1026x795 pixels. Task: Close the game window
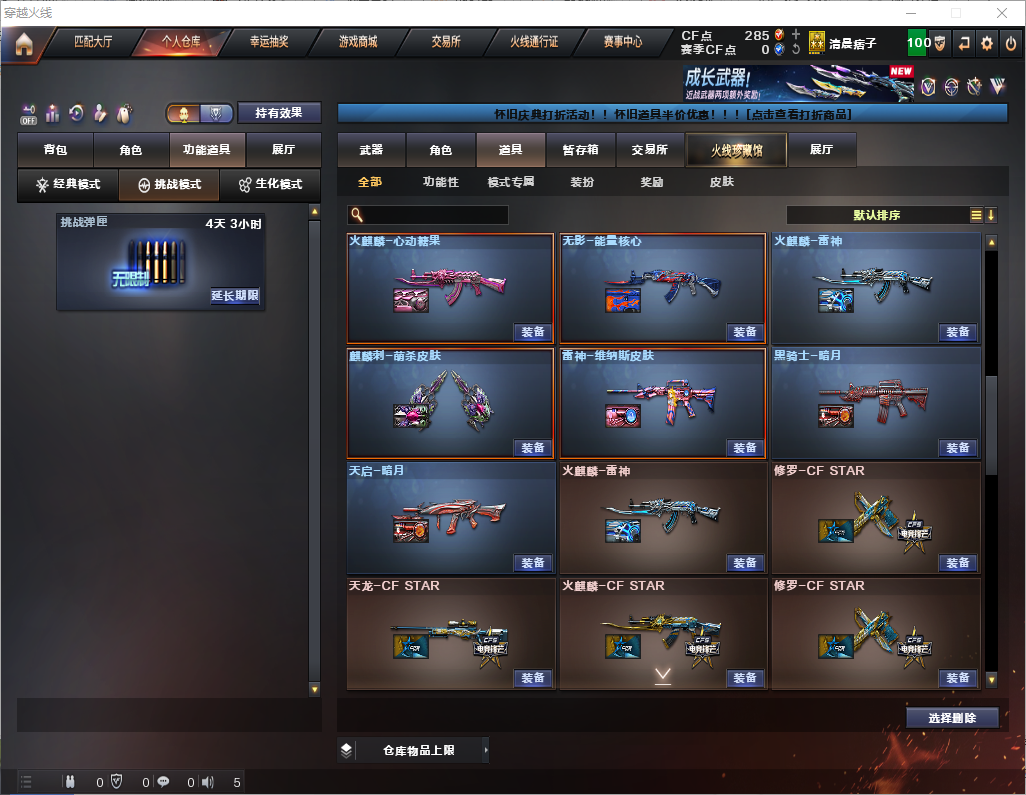1002,13
